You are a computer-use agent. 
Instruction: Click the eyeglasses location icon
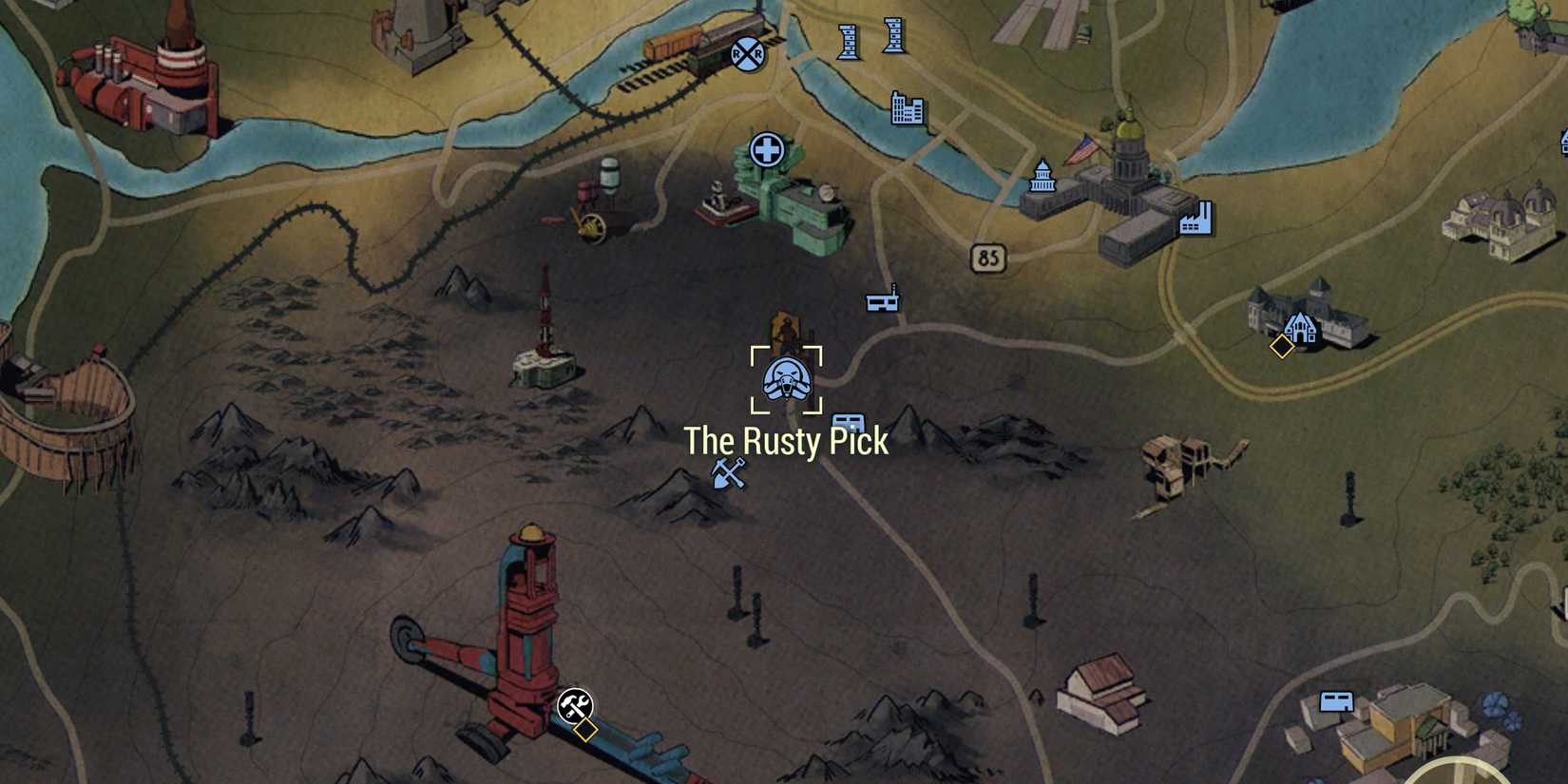tap(882, 301)
